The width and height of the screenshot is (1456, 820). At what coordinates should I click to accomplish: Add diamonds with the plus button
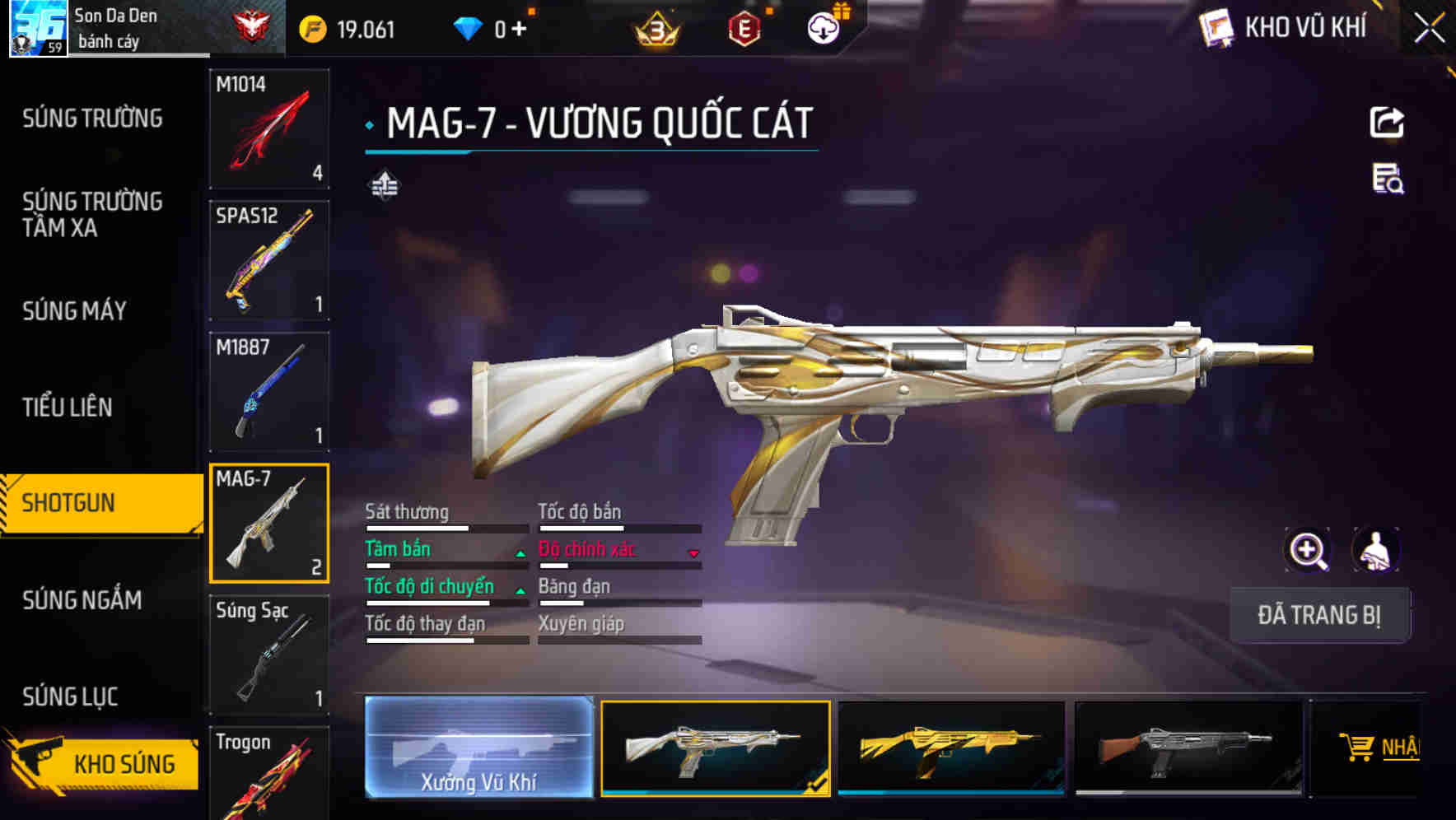point(519,30)
